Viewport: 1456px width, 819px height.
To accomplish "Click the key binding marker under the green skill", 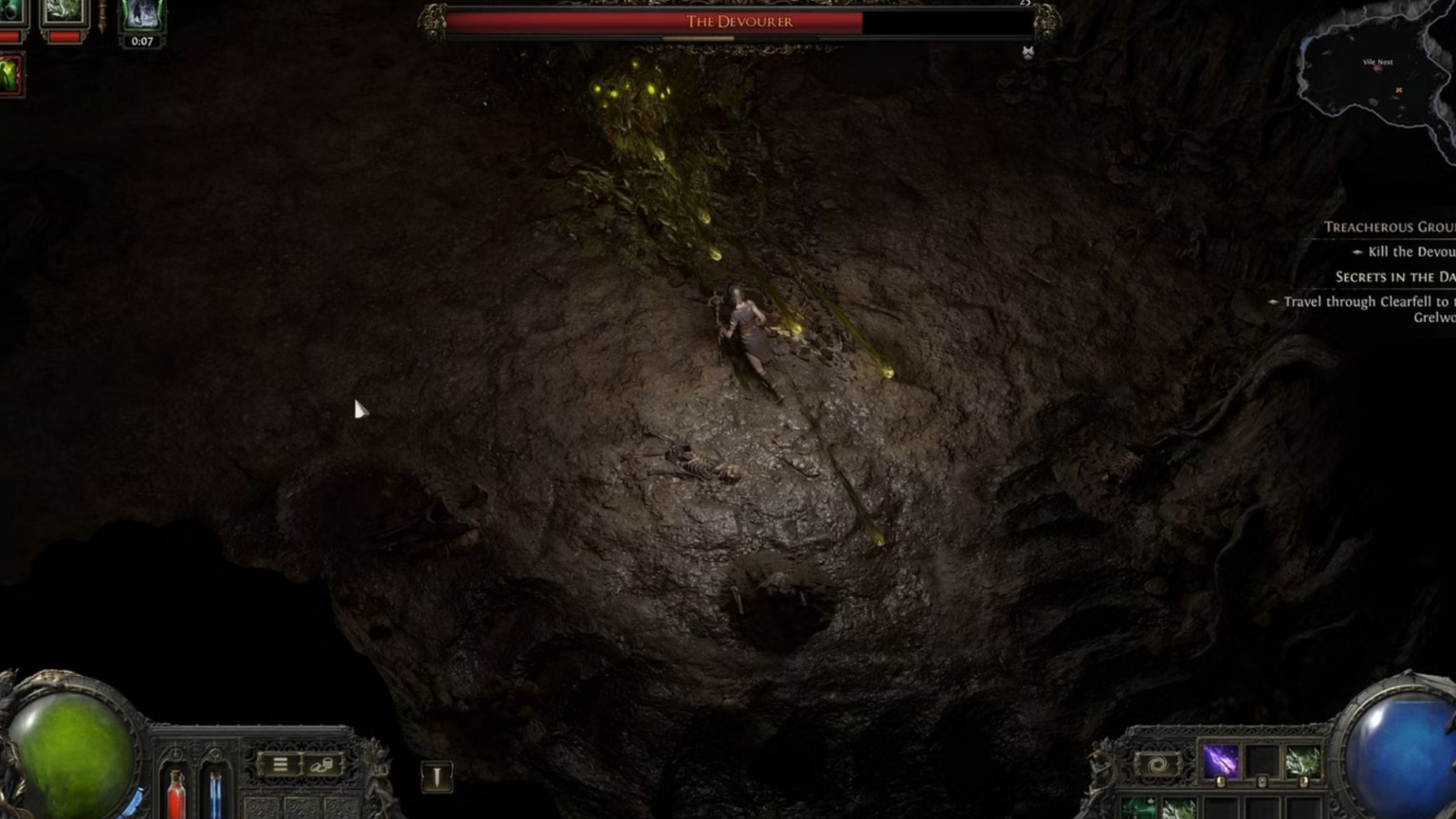I will [x=1302, y=782].
